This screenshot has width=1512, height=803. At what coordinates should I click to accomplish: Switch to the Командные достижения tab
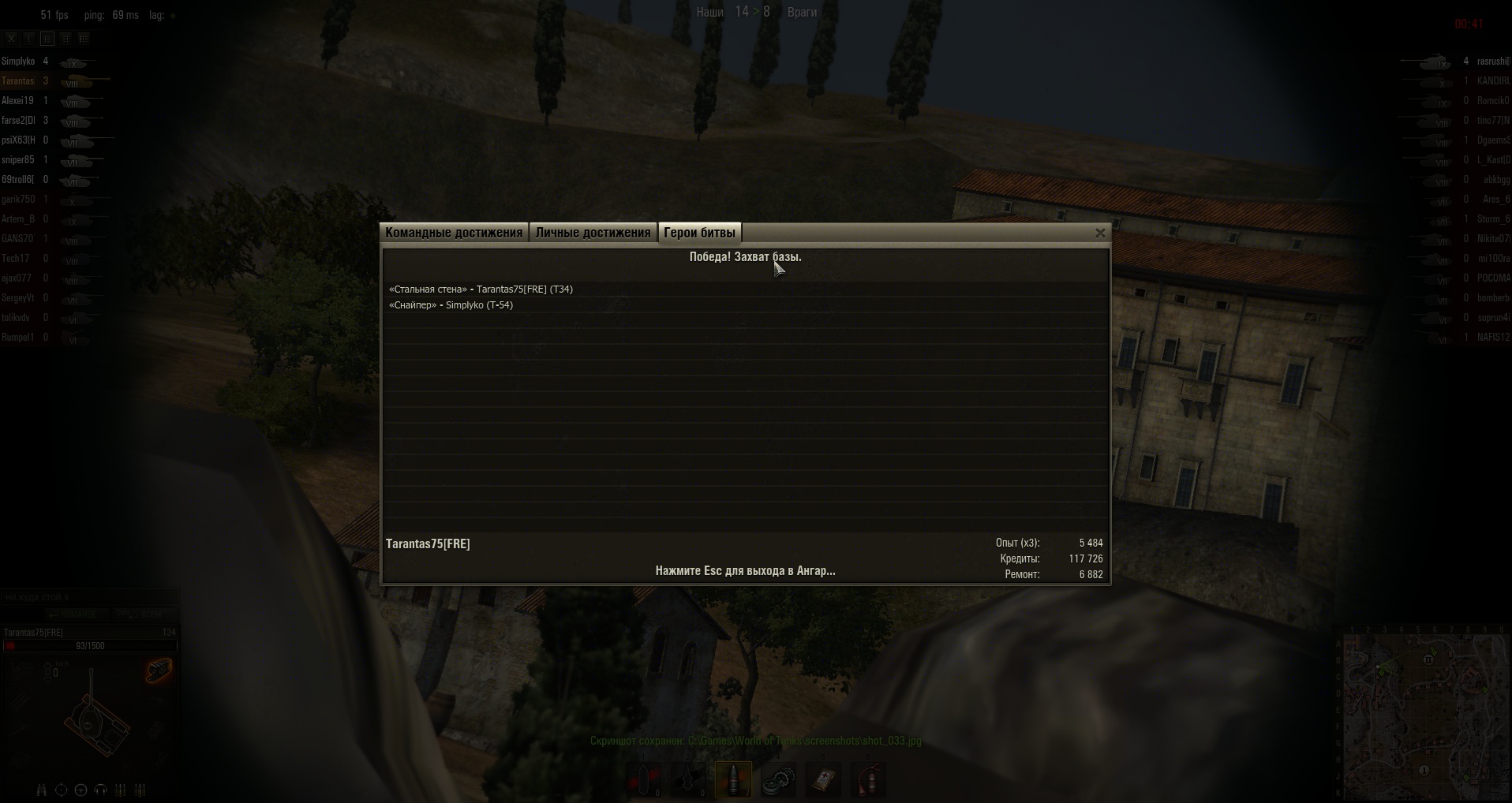tap(454, 233)
